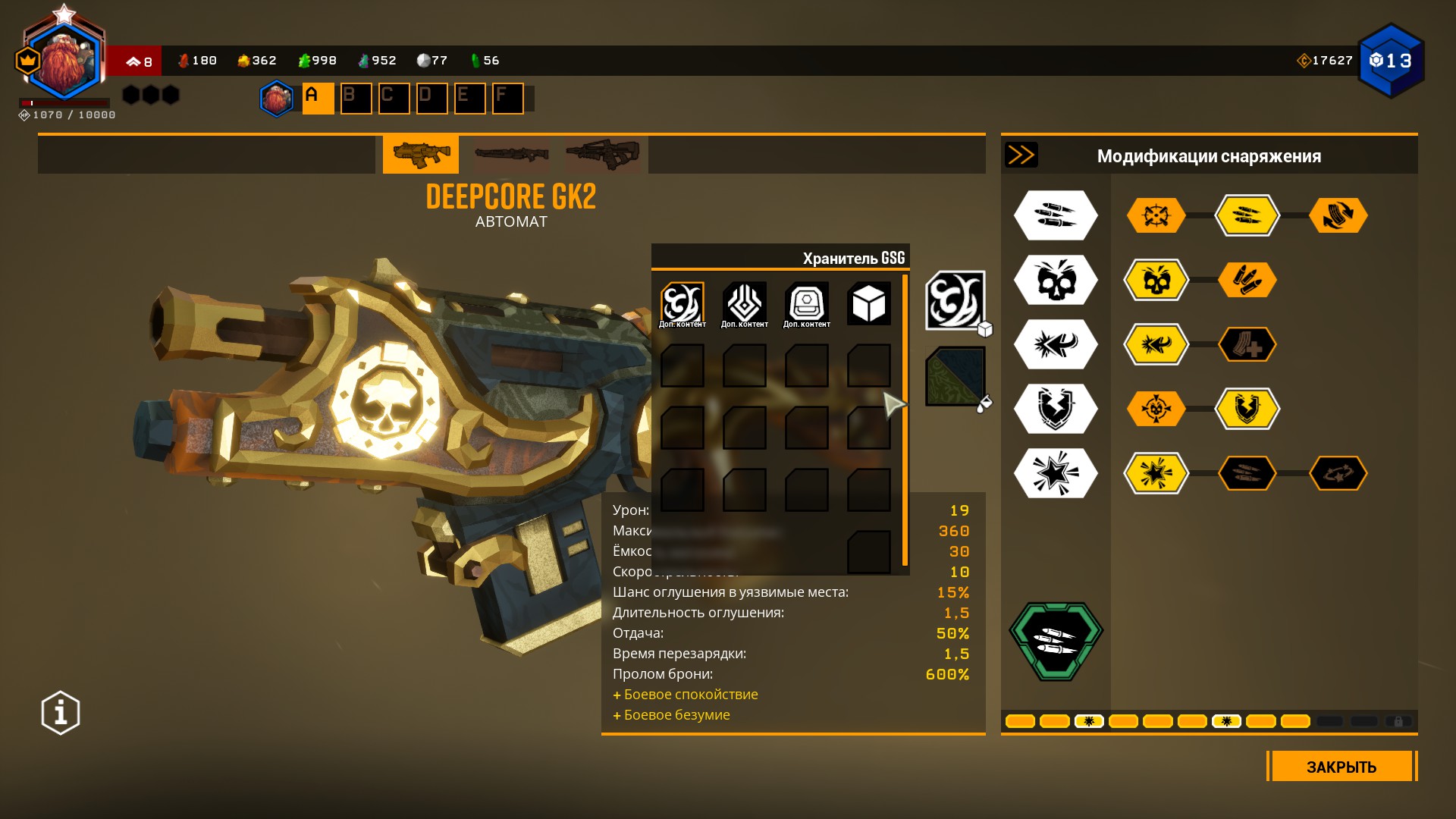Viewport: 1456px width, 819px height.
Task: Select the tier 5 explosion star mod
Action: coord(1156,474)
